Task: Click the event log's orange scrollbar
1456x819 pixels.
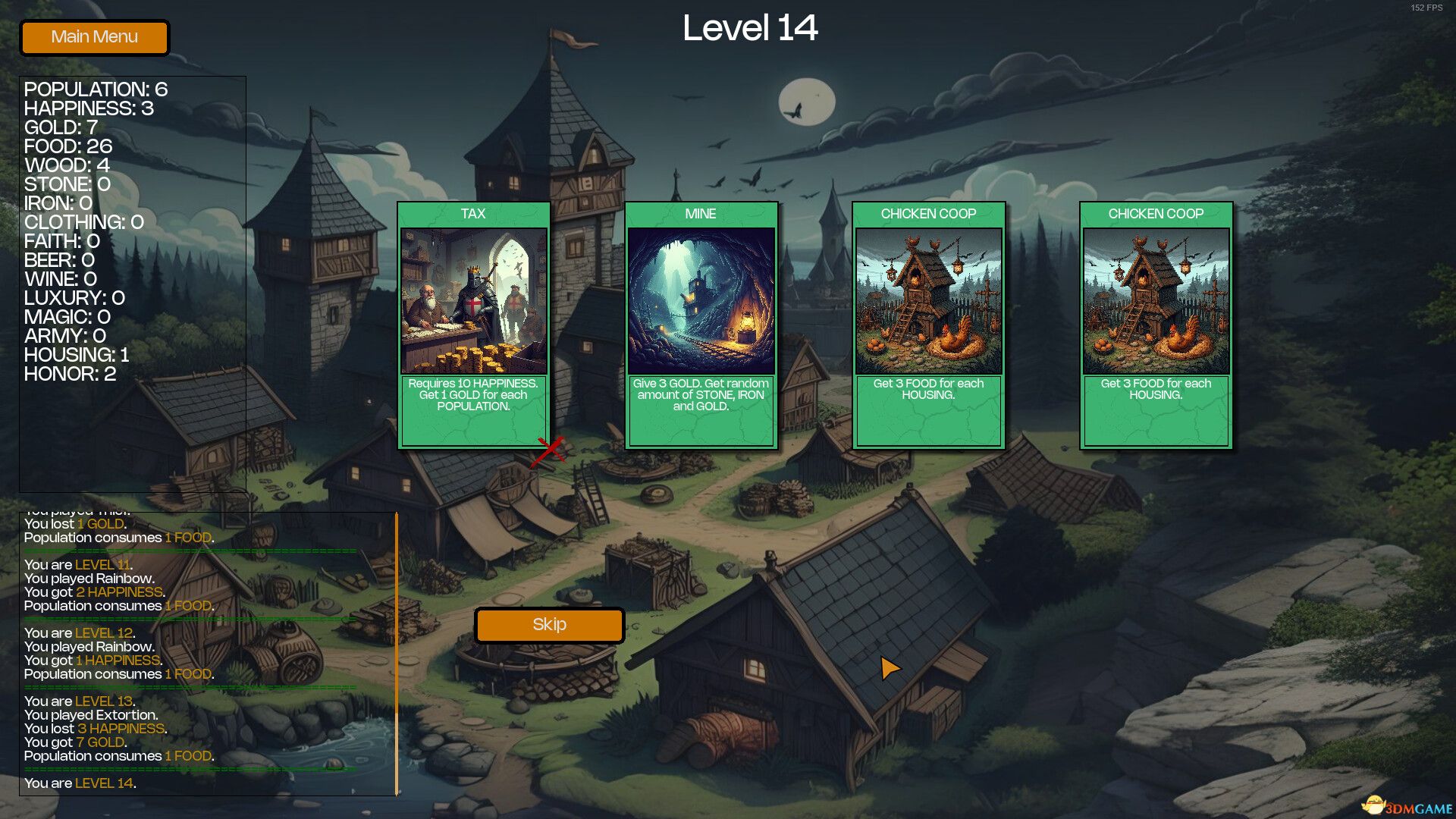Action: (x=396, y=652)
